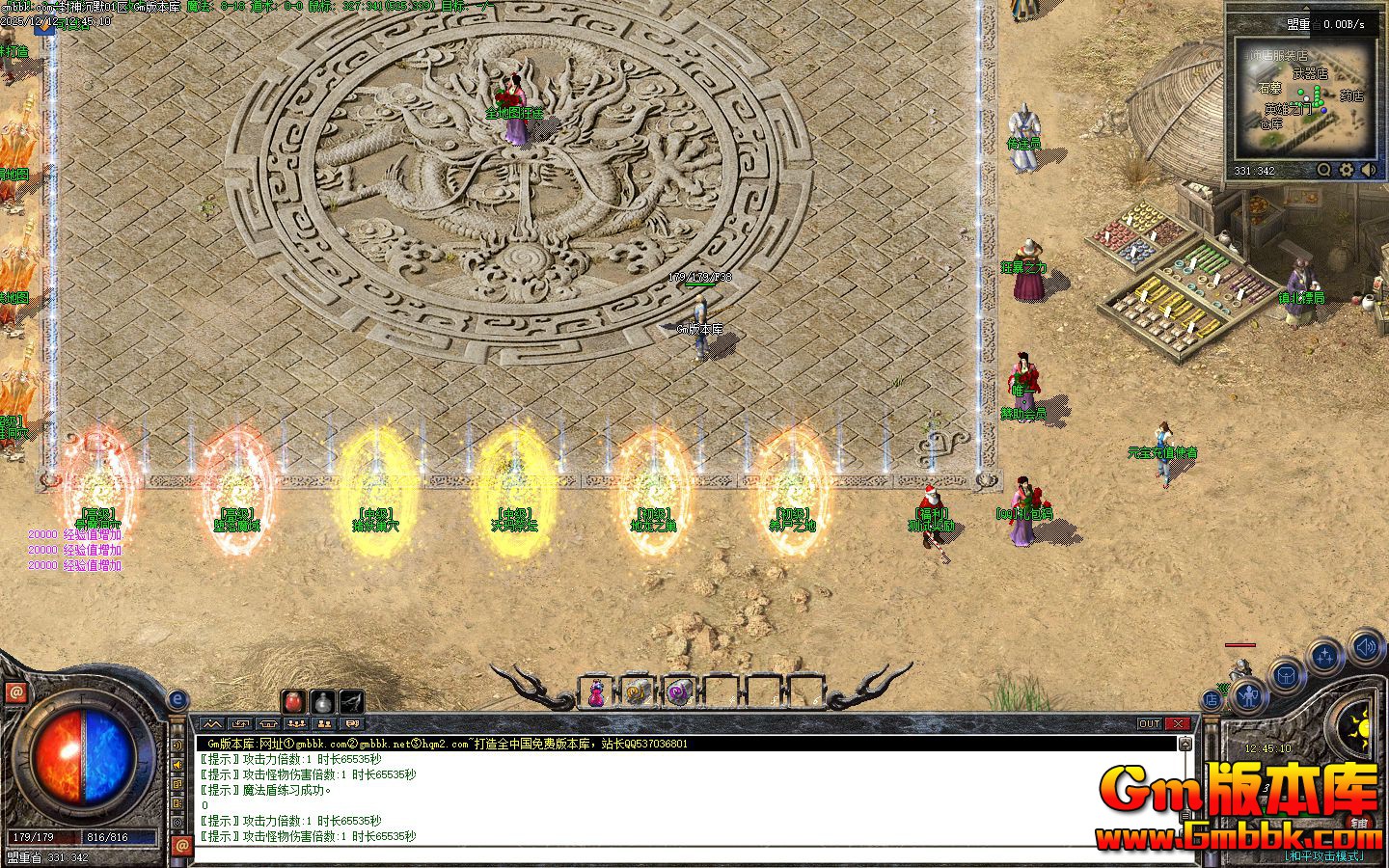Activate the purple spiral scroll hotbar slot
The height and width of the screenshot is (868, 1389).
(x=679, y=692)
